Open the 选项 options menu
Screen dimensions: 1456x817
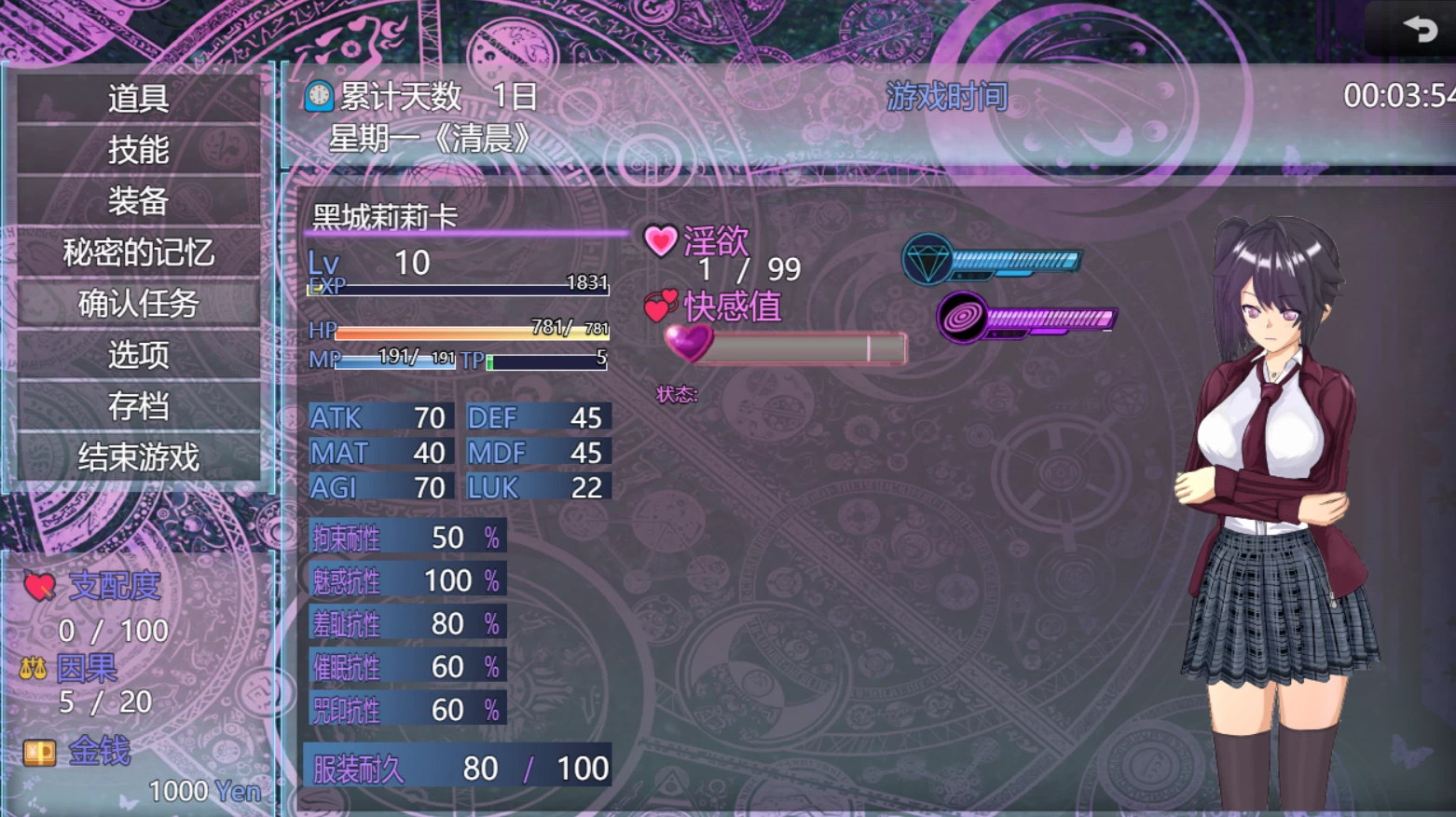pyautogui.click(x=138, y=354)
